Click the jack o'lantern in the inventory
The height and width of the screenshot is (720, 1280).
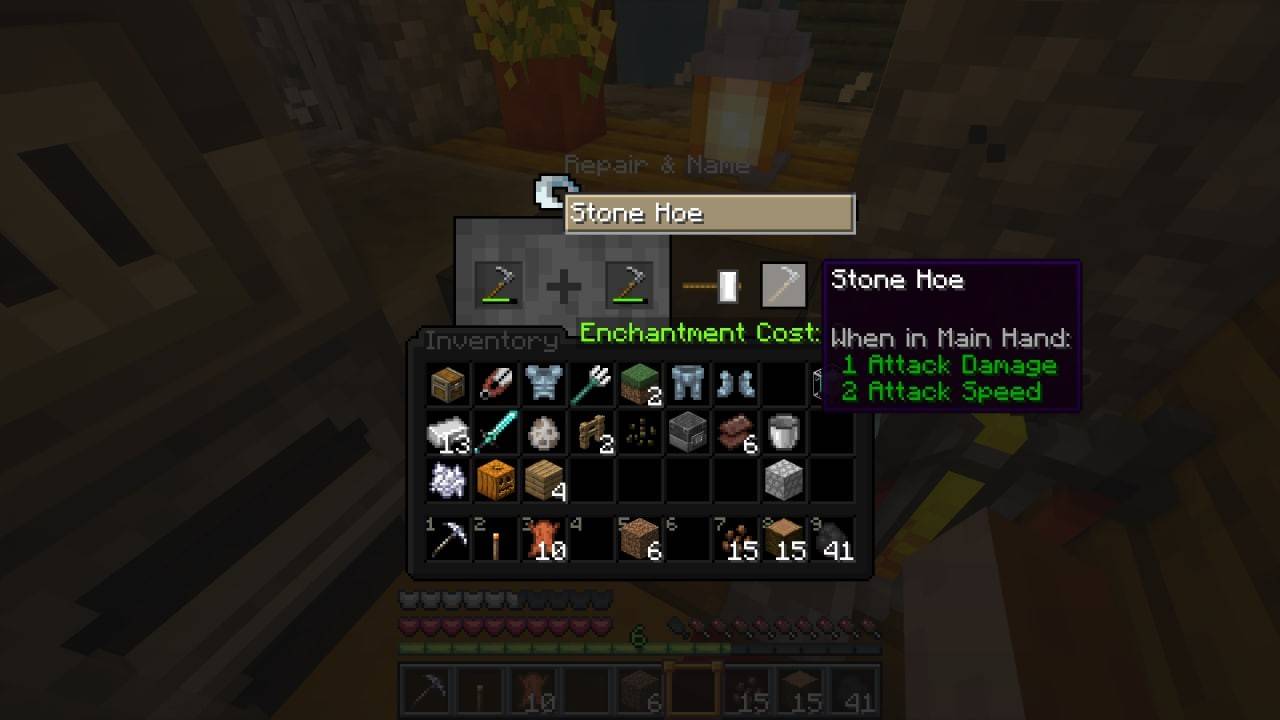pos(495,479)
